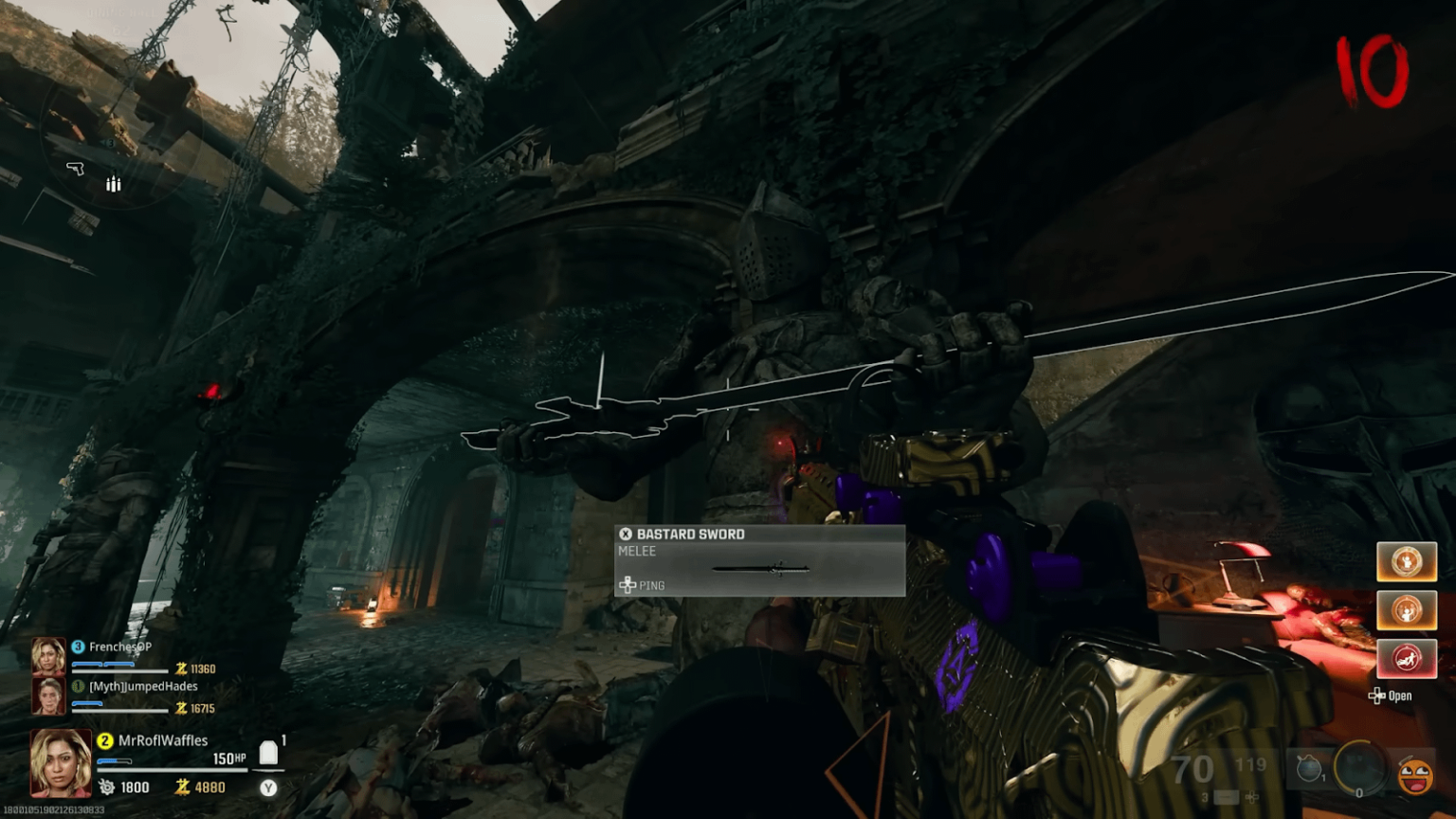Click the red revive perk icon
Image resolution: width=1456 pixels, height=819 pixels.
[1407, 659]
